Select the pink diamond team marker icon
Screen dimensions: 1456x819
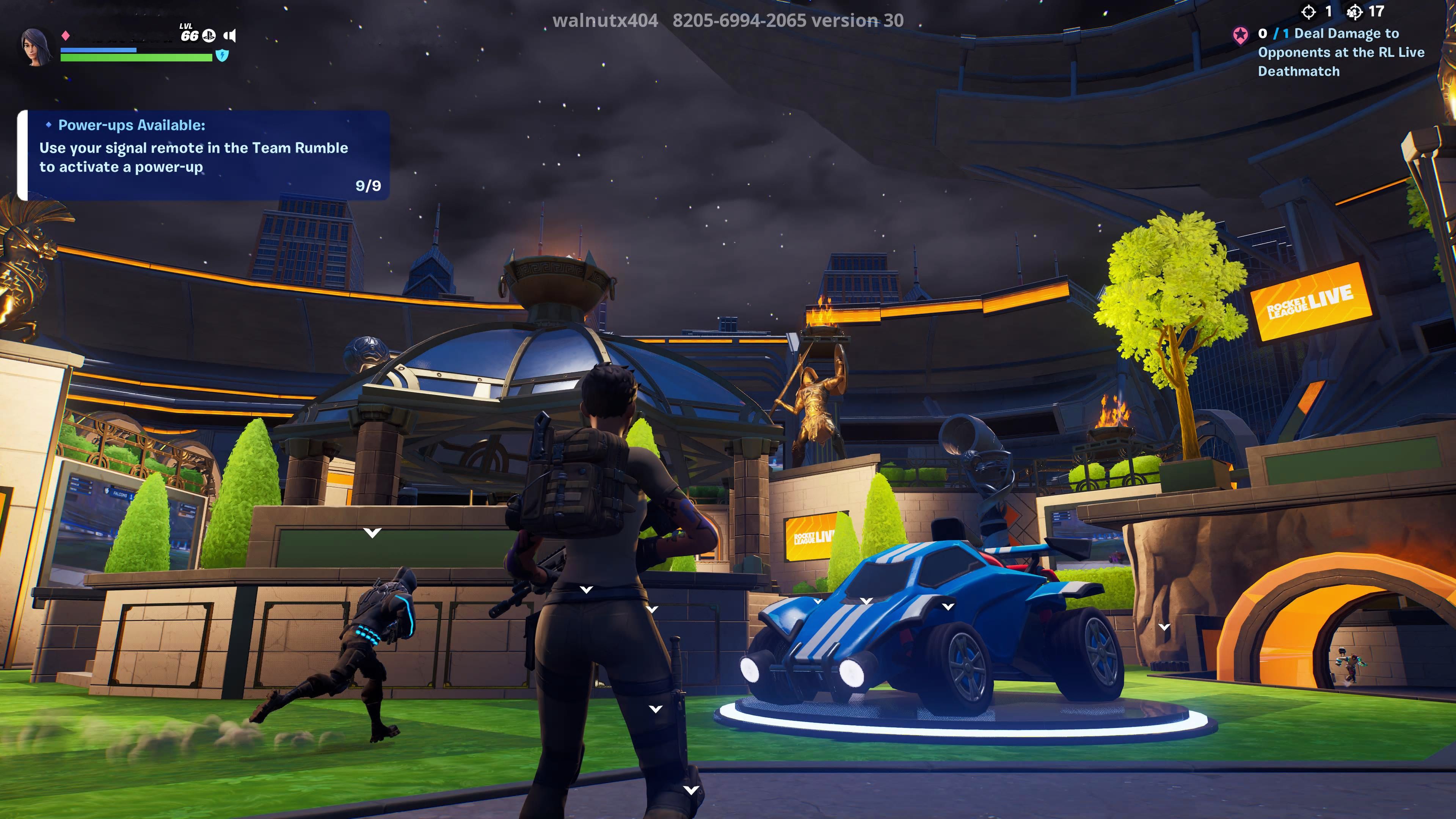point(65,35)
